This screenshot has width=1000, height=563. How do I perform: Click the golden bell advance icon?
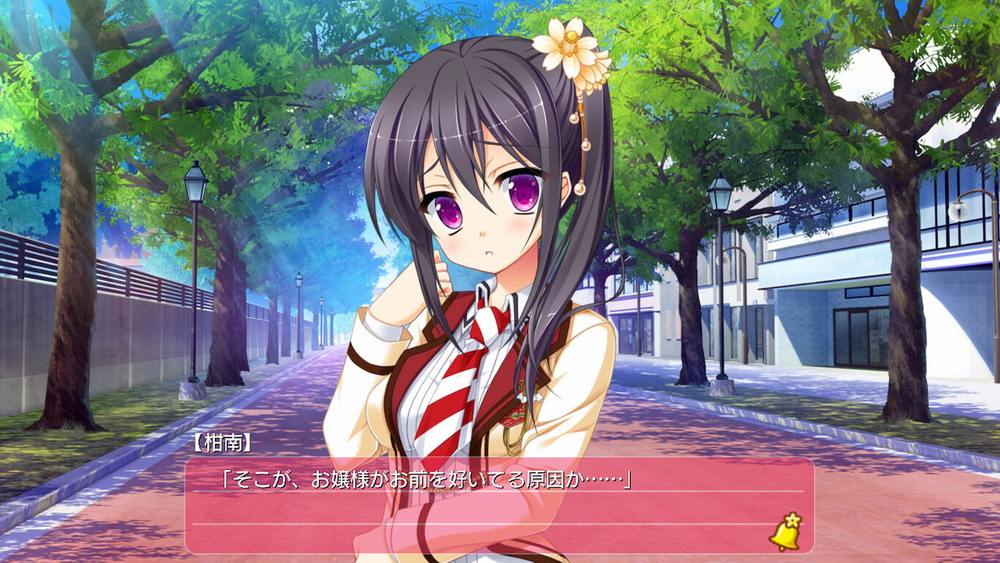click(x=785, y=532)
